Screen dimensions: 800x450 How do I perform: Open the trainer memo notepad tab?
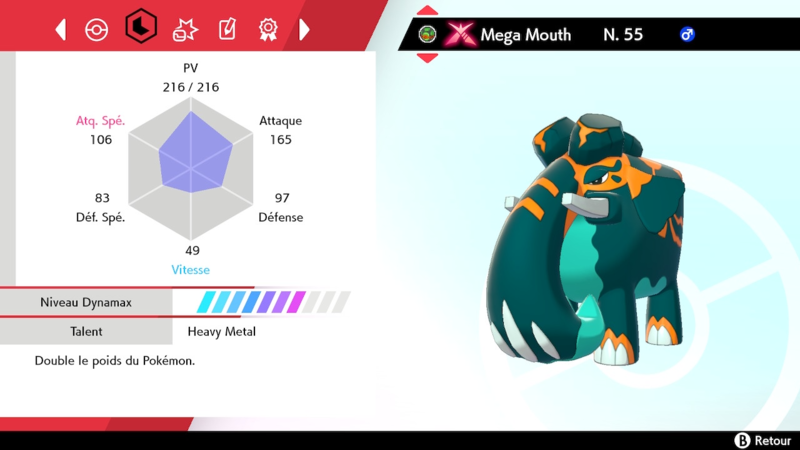click(227, 29)
